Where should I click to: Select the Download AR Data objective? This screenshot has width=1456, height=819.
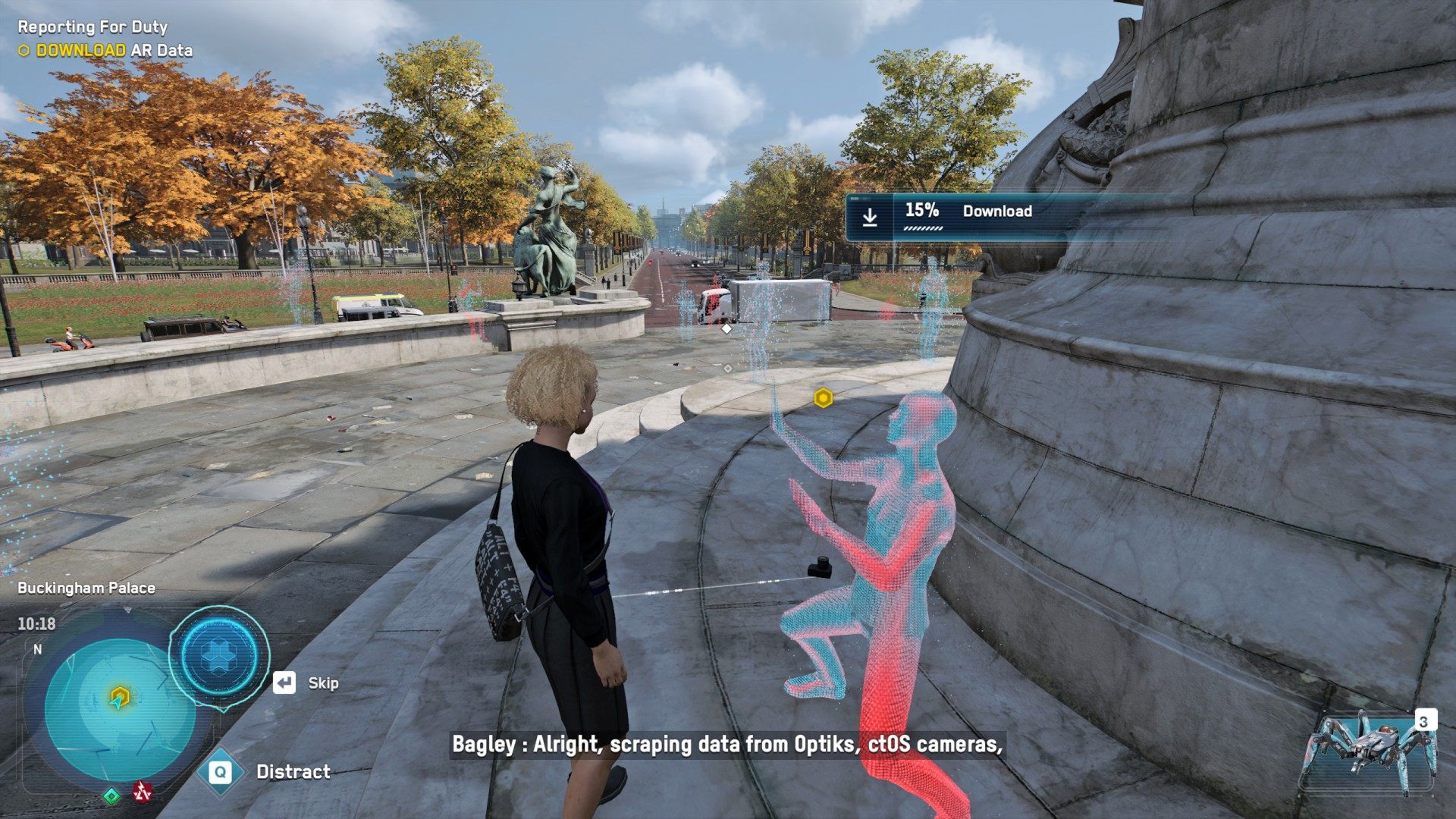[114, 51]
